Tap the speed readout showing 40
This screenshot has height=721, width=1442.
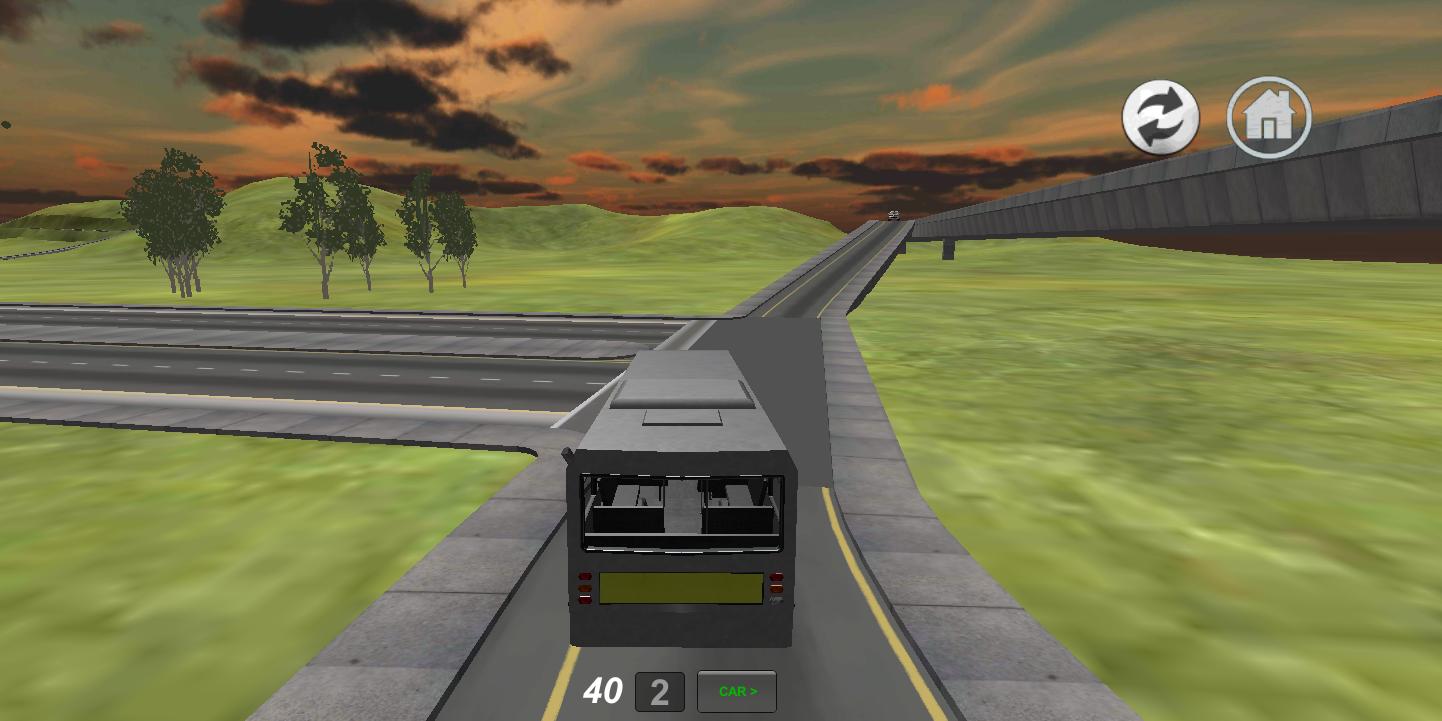[x=605, y=690]
